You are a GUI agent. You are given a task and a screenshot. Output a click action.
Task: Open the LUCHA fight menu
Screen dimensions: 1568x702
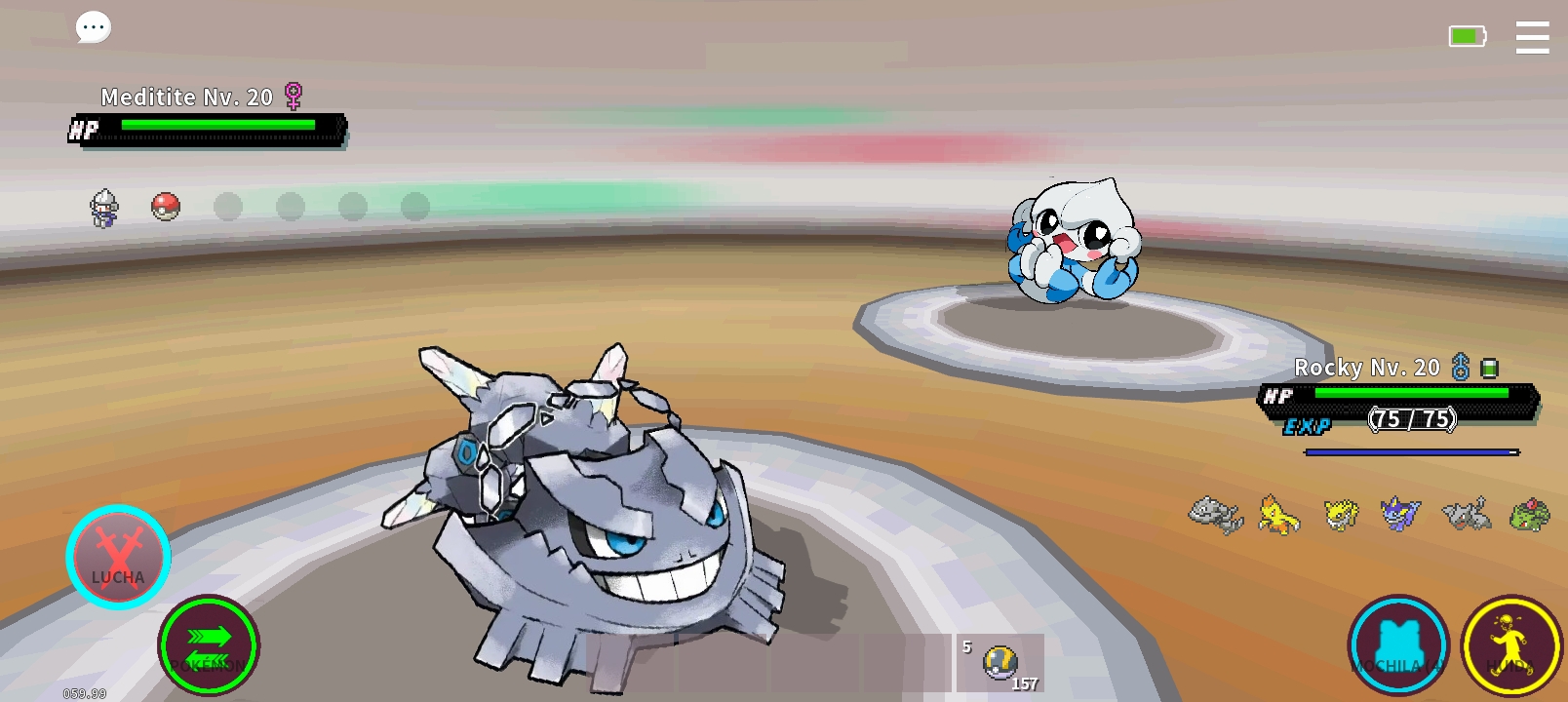[x=118, y=558]
